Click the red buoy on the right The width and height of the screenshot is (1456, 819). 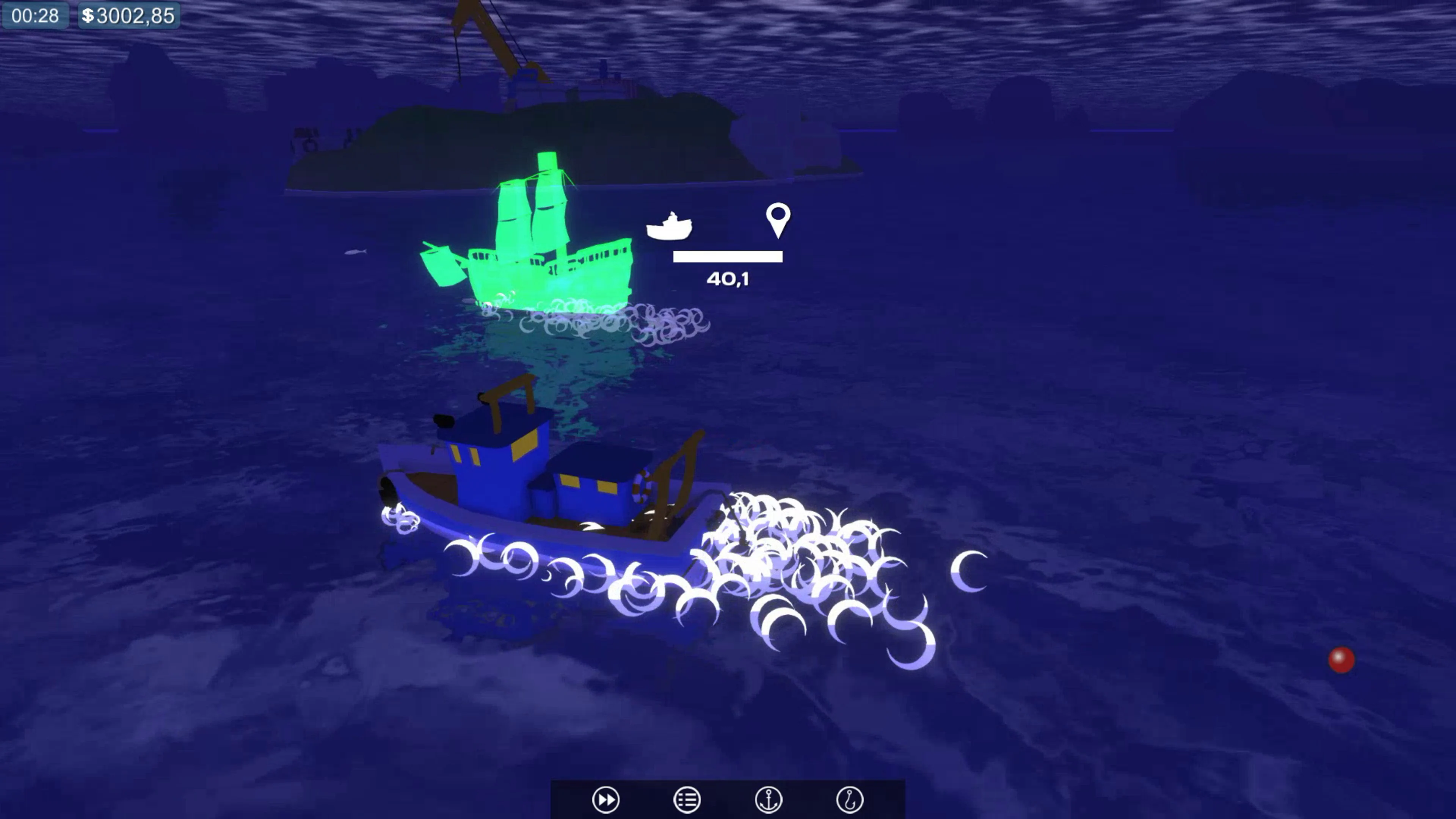click(x=1342, y=660)
